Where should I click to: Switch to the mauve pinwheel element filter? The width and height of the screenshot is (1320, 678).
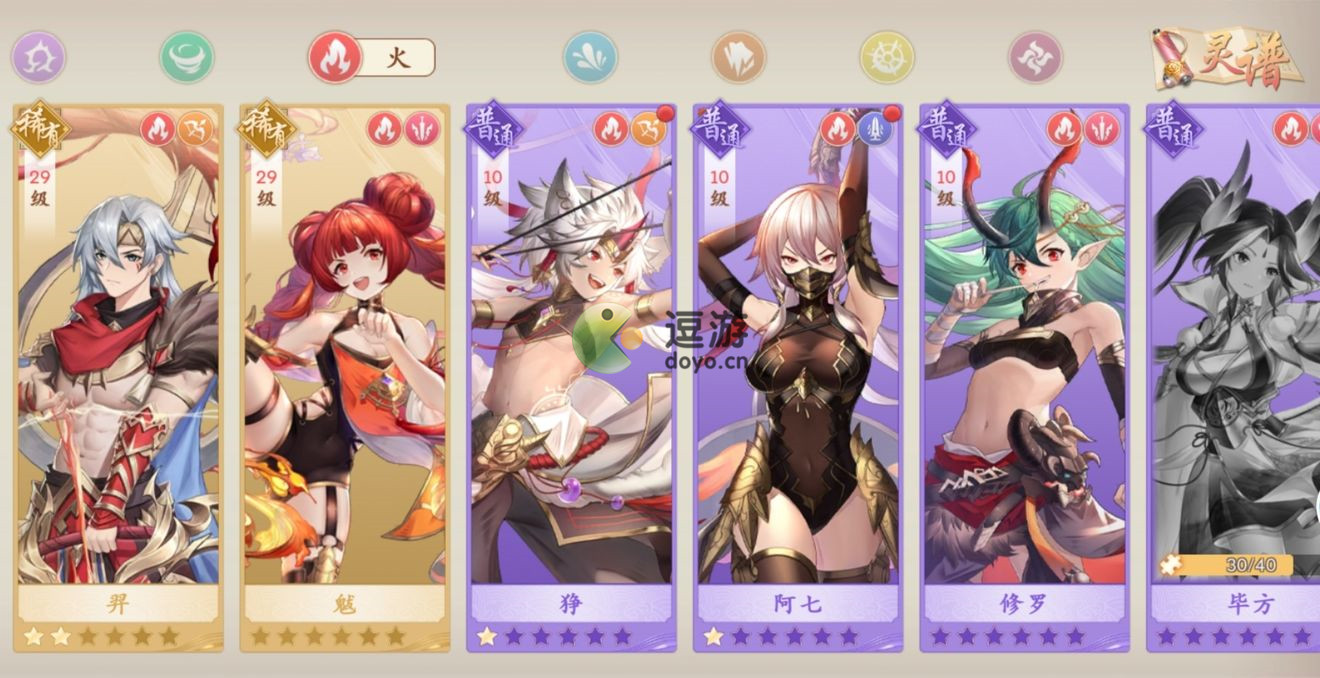pos(1035,57)
